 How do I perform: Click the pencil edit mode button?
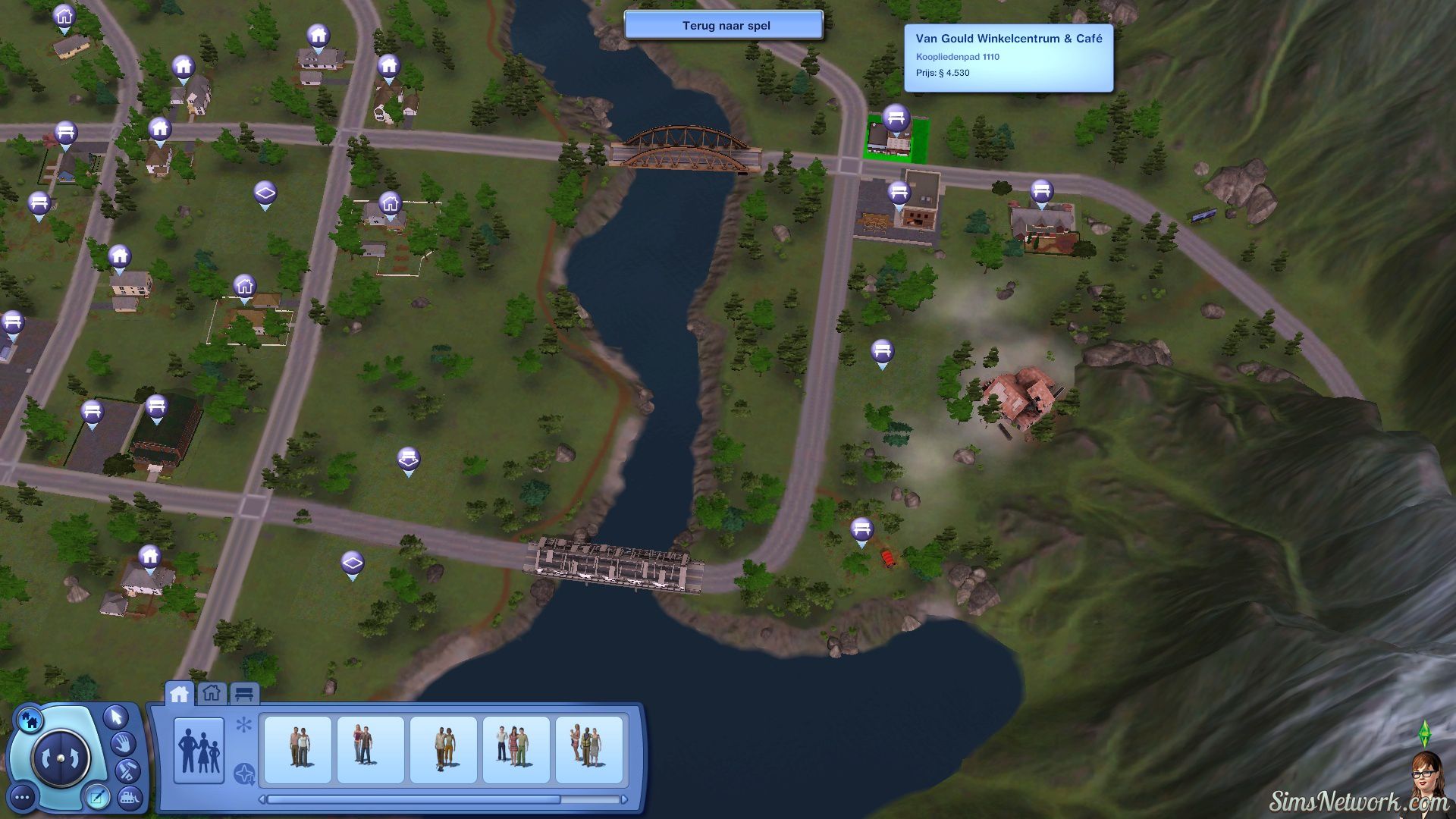click(x=98, y=796)
